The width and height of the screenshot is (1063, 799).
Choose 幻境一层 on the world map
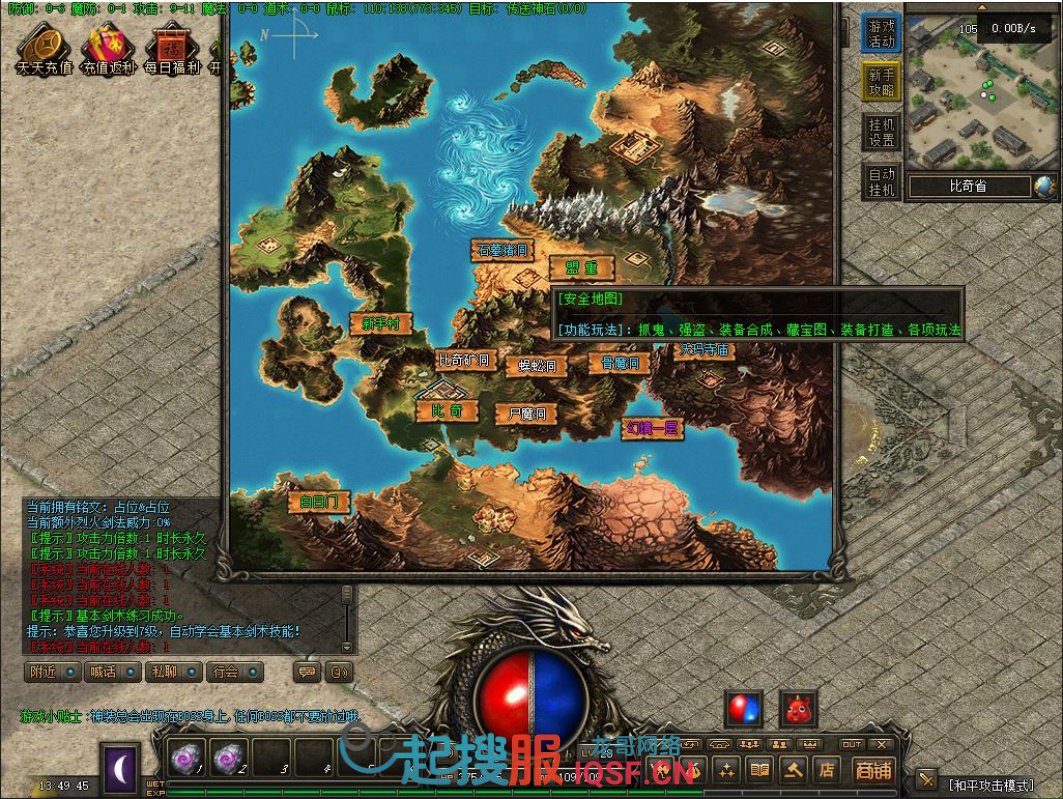pos(652,428)
